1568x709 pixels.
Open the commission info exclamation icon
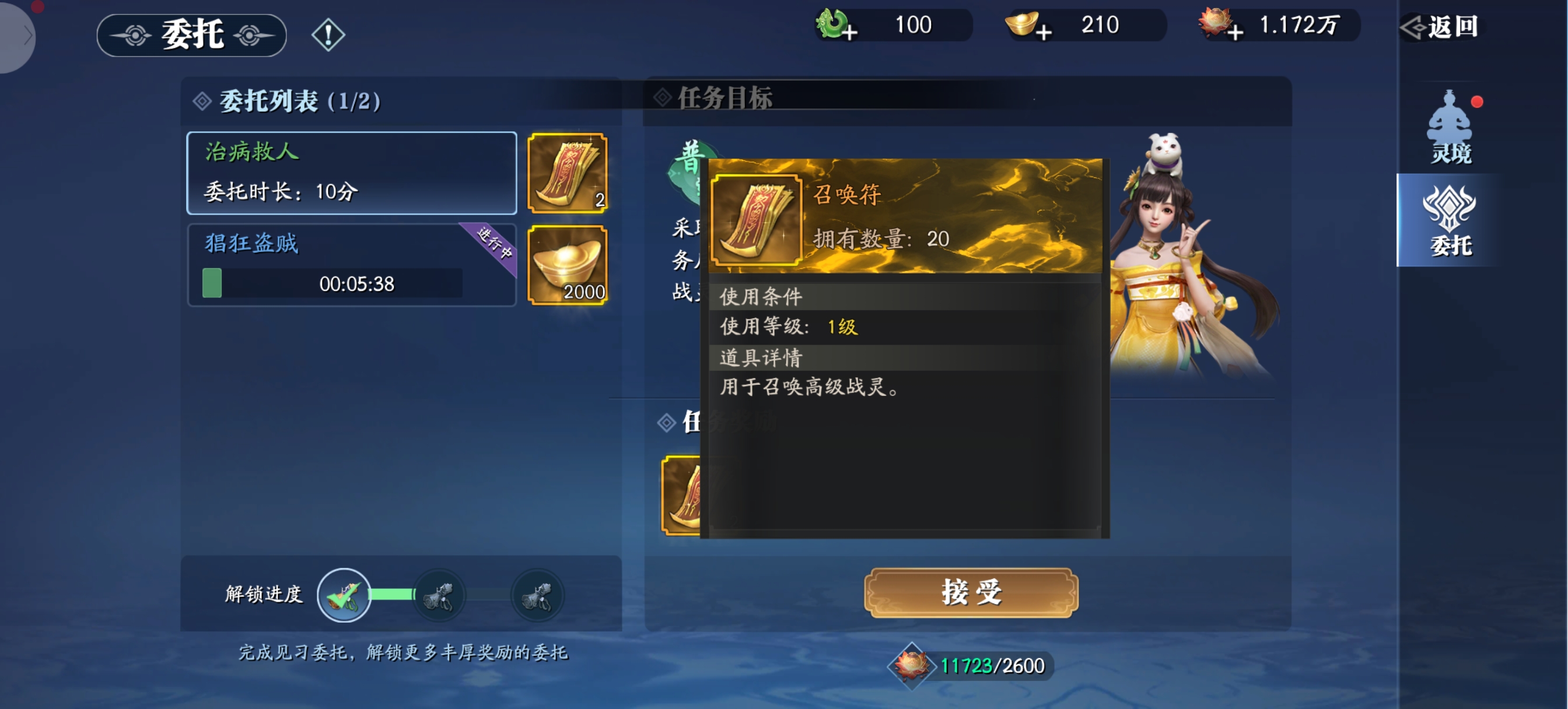pos(328,34)
